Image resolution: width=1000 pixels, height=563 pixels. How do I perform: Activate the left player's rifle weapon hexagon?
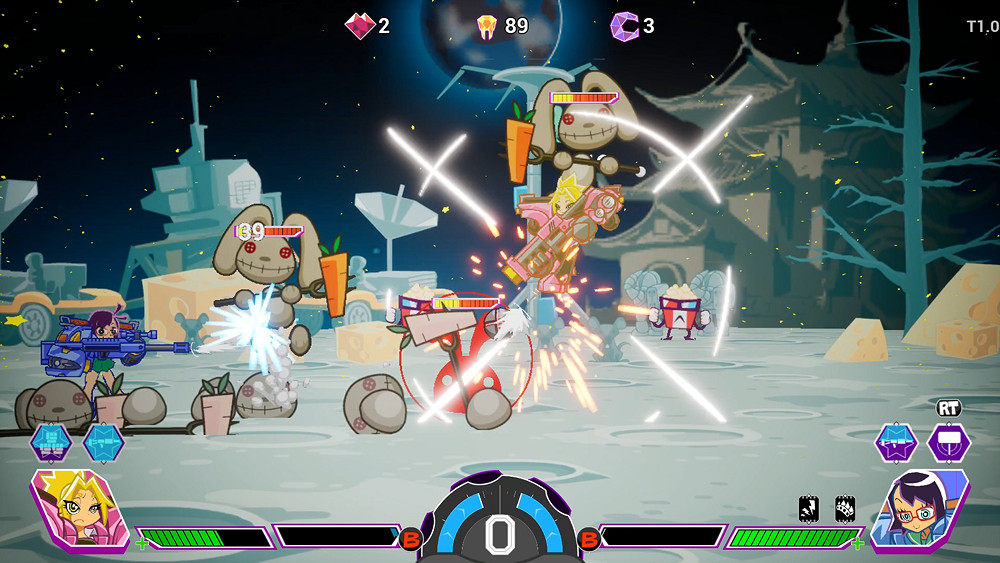(x=103, y=442)
